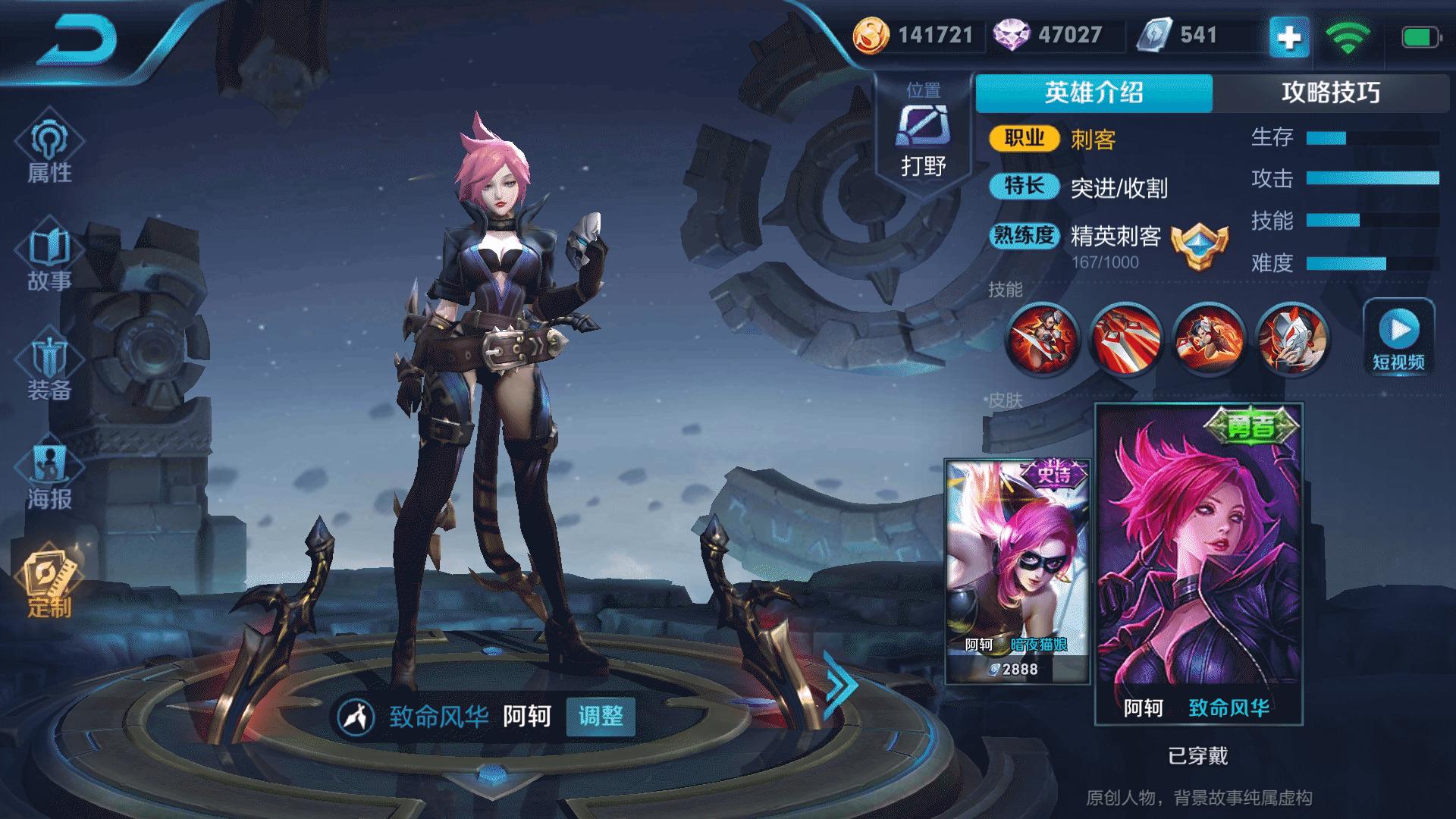Viewport: 1456px width, 819px height.
Task: Switch to the 攻略技巧 tab
Action: coord(1331,93)
